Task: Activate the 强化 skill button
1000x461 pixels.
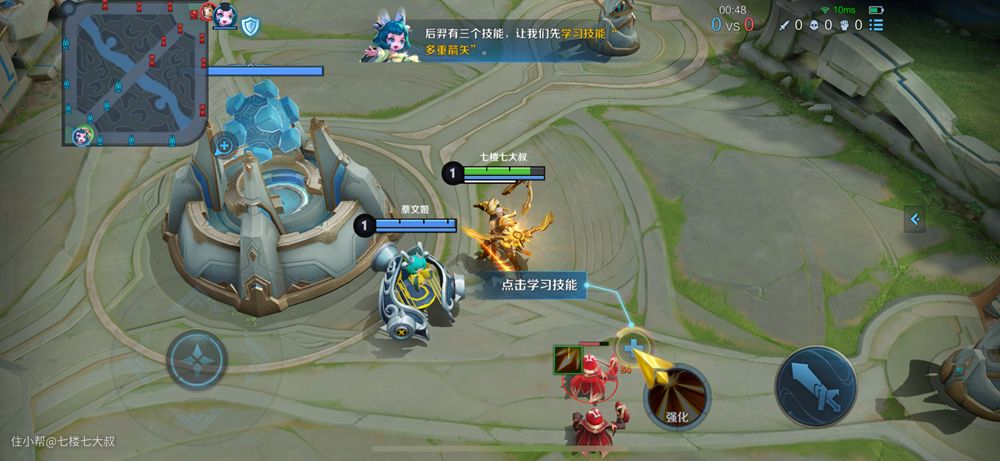Action: (677, 397)
